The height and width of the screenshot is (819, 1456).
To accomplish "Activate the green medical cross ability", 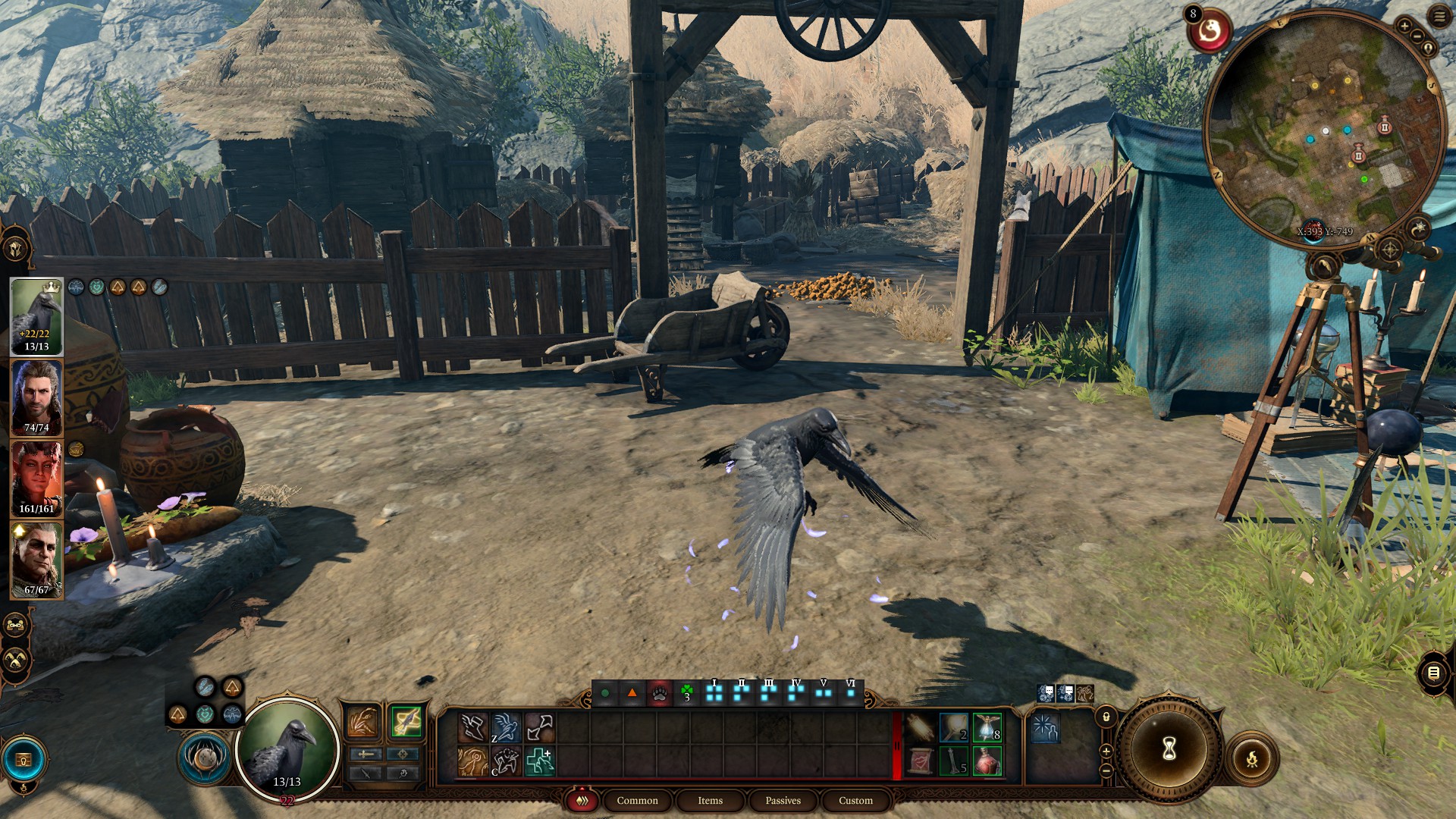I will tap(540, 761).
